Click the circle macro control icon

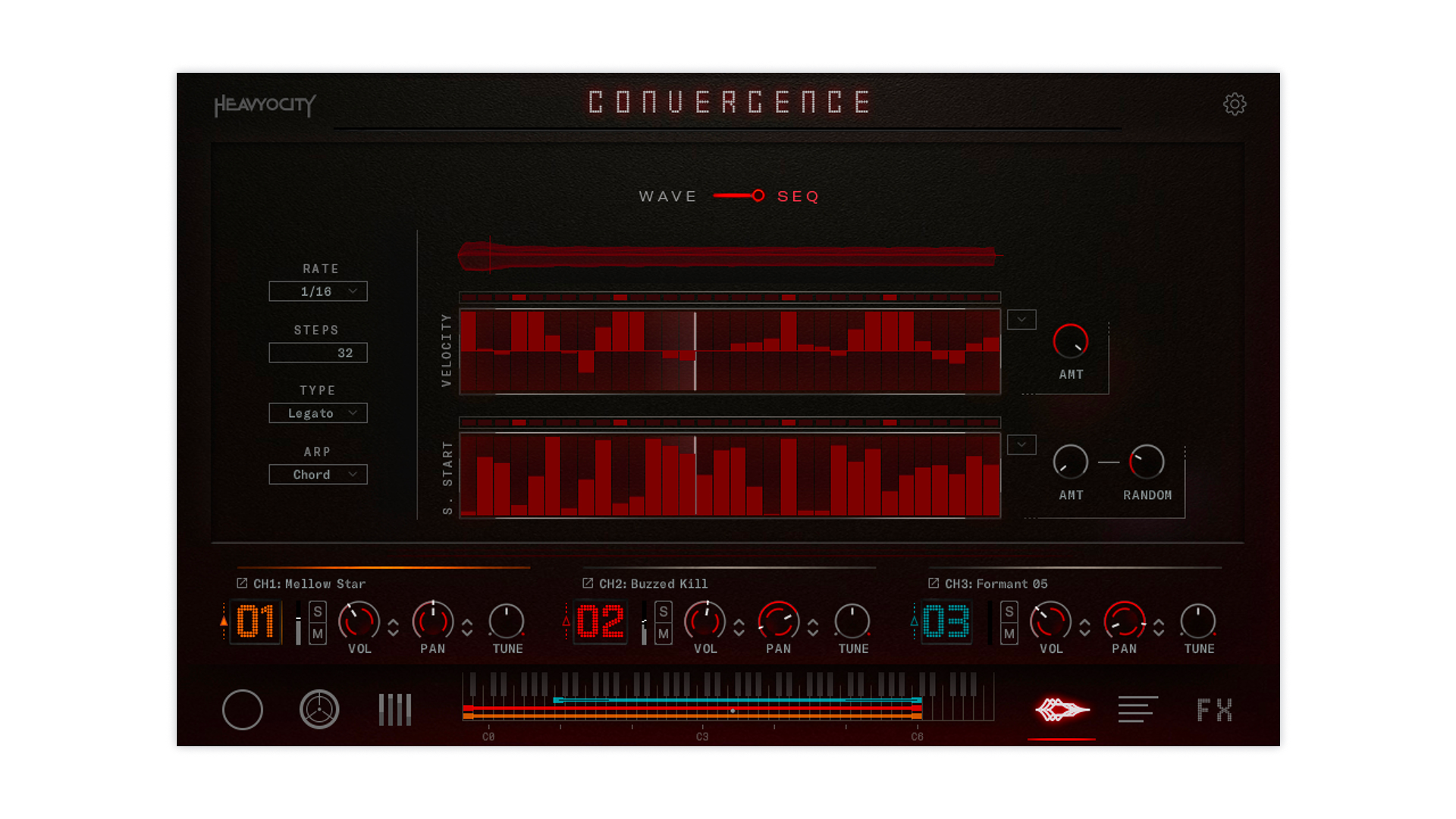click(x=242, y=710)
